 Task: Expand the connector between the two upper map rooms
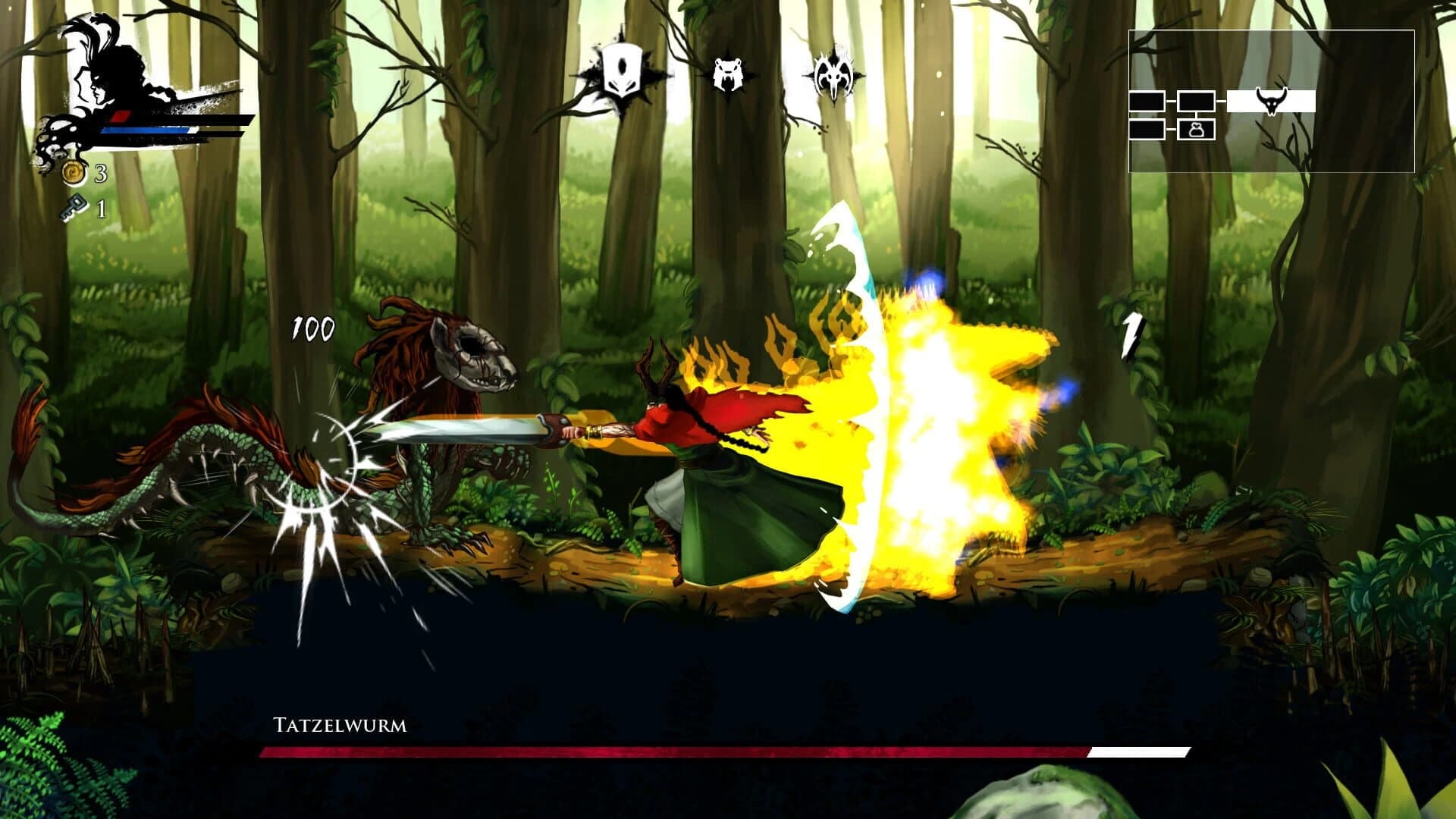pyautogui.click(x=1171, y=102)
